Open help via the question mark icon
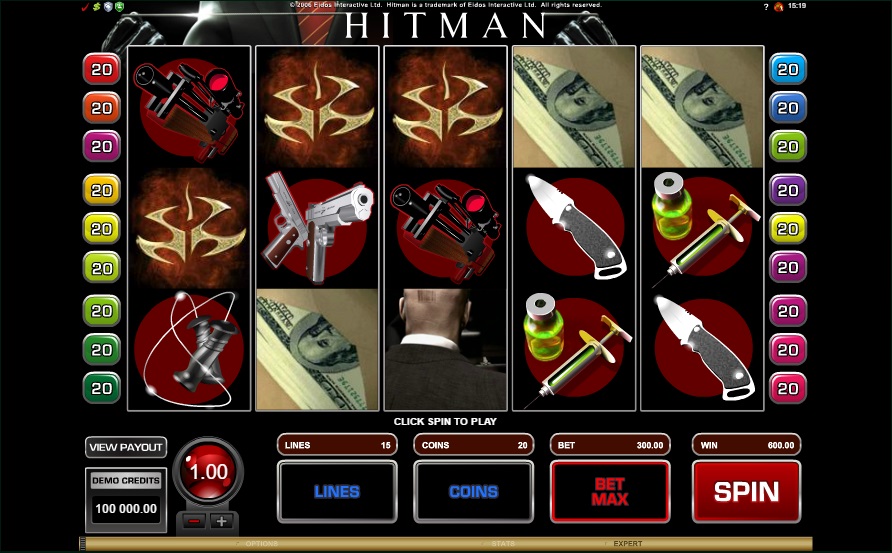This screenshot has width=892, height=553. 764,6
